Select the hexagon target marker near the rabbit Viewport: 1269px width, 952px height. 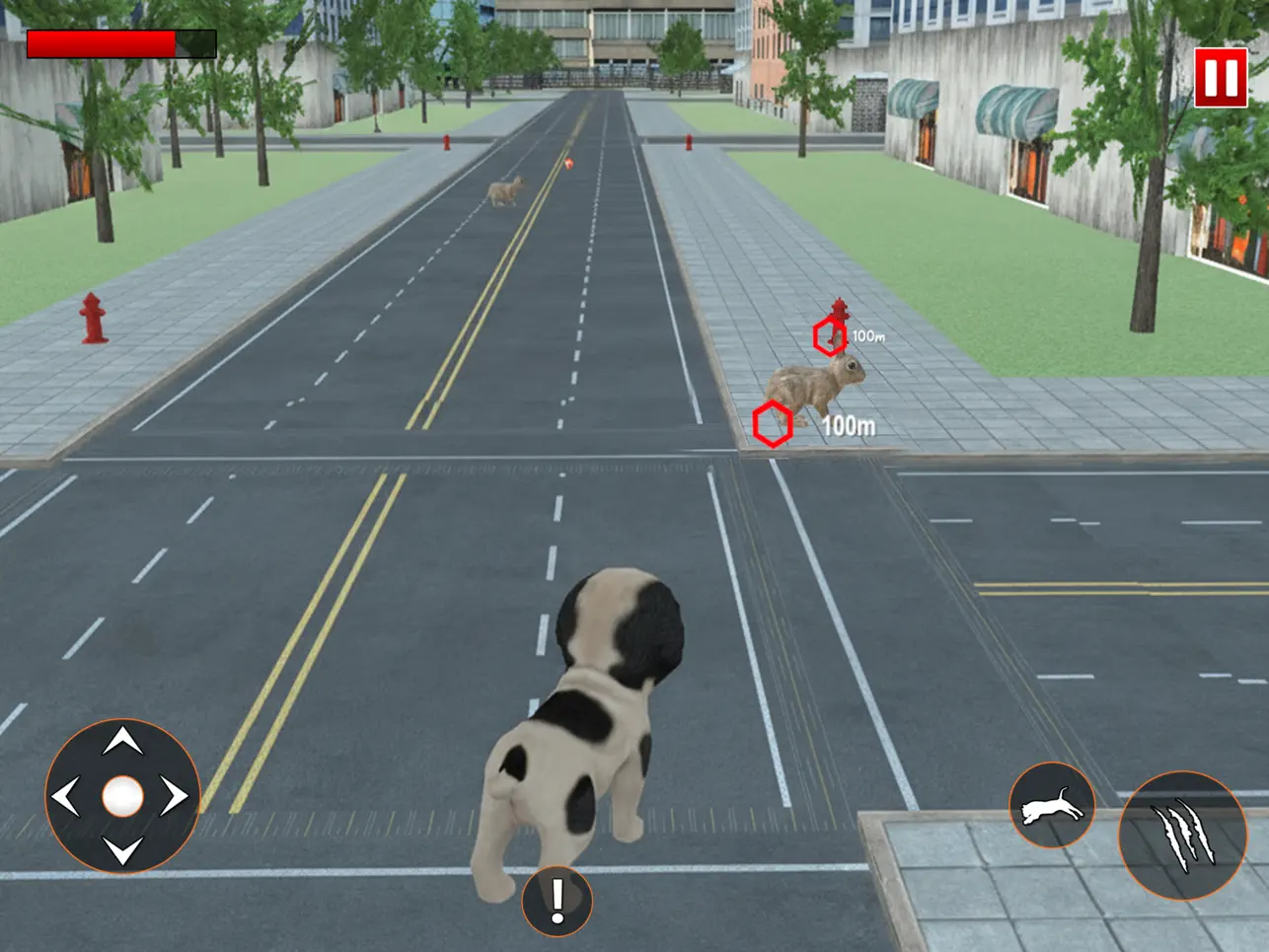point(774,423)
